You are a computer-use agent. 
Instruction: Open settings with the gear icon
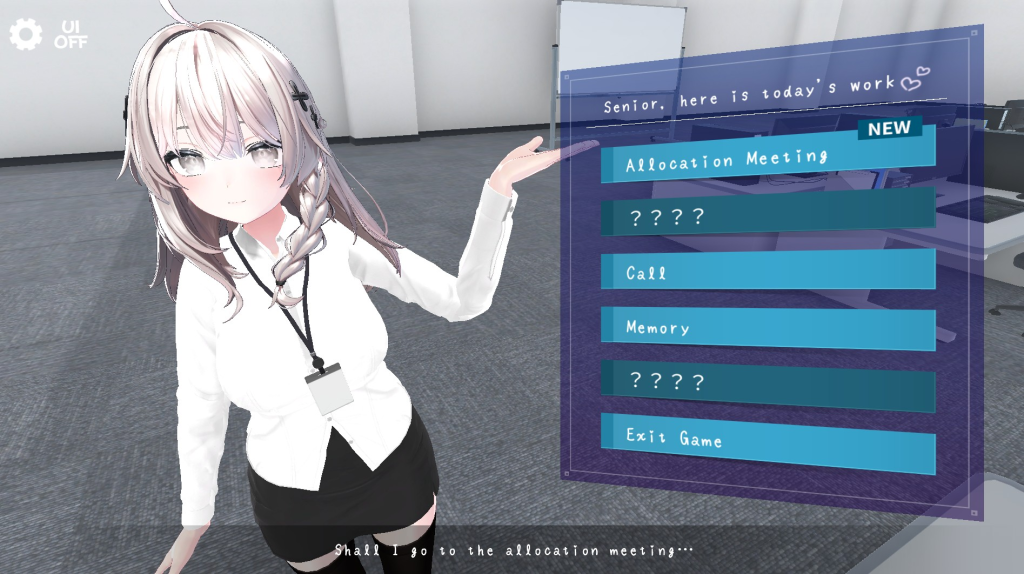point(25,35)
